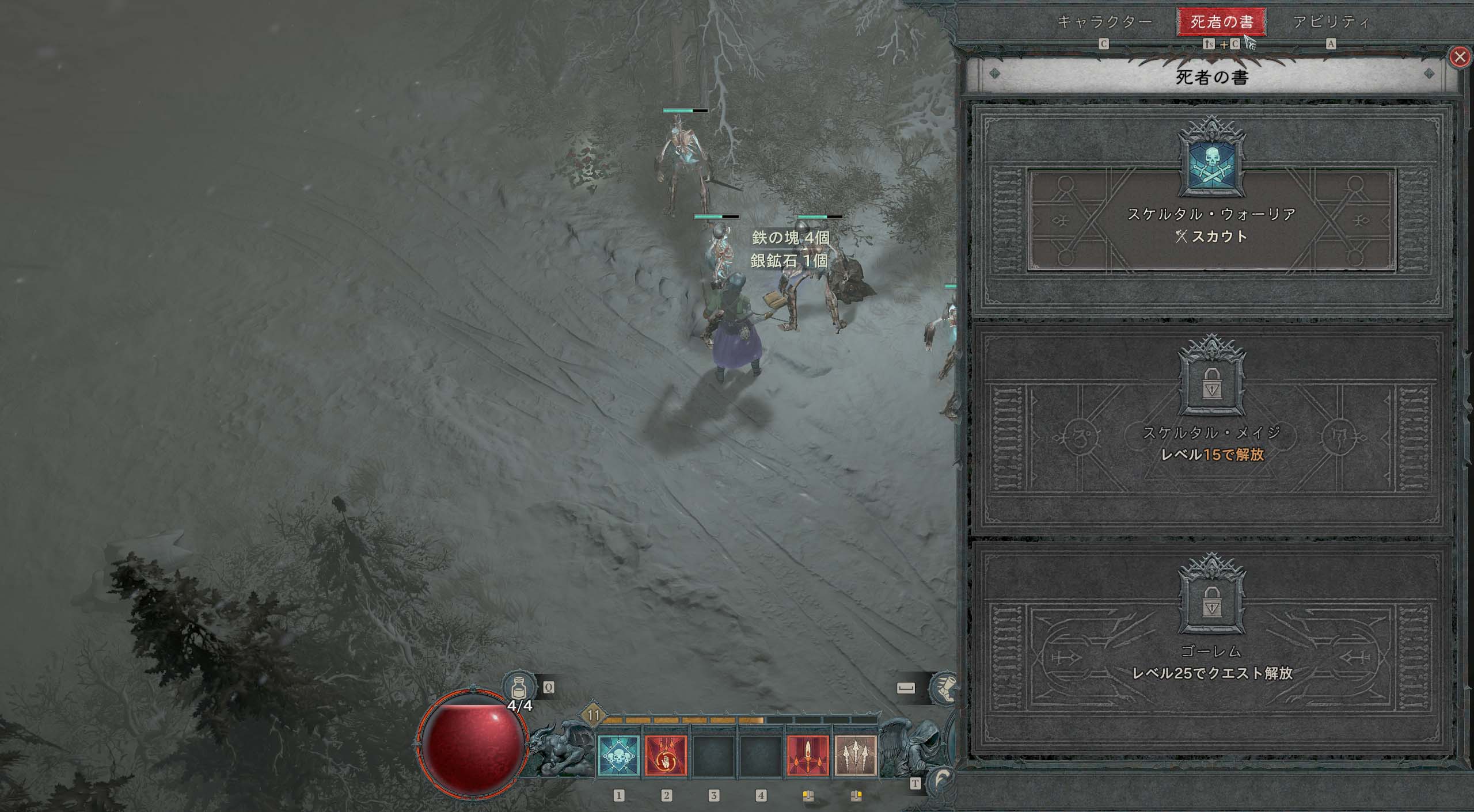Click the level 11 badge
This screenshot has width=1474, height=812.
[x=594, y=716]
